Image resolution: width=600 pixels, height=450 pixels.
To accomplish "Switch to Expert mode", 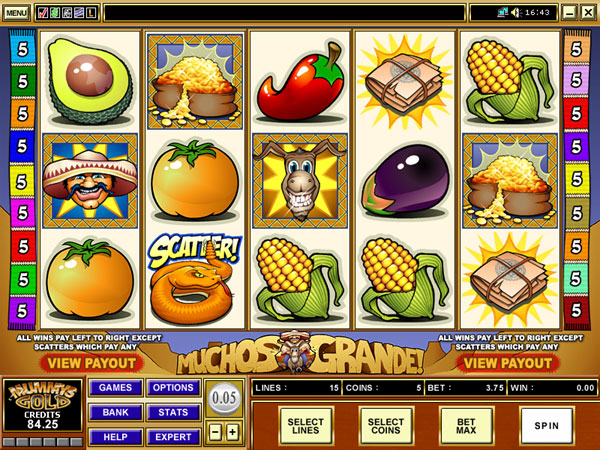I will (x=172, y=436).
